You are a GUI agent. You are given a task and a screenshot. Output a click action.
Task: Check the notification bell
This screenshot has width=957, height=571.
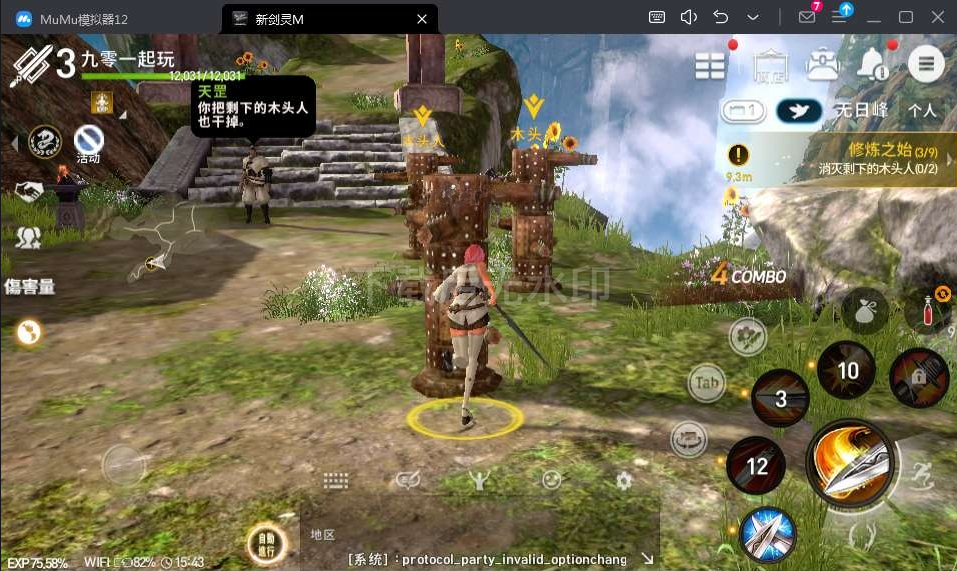[x=872, y=65]
